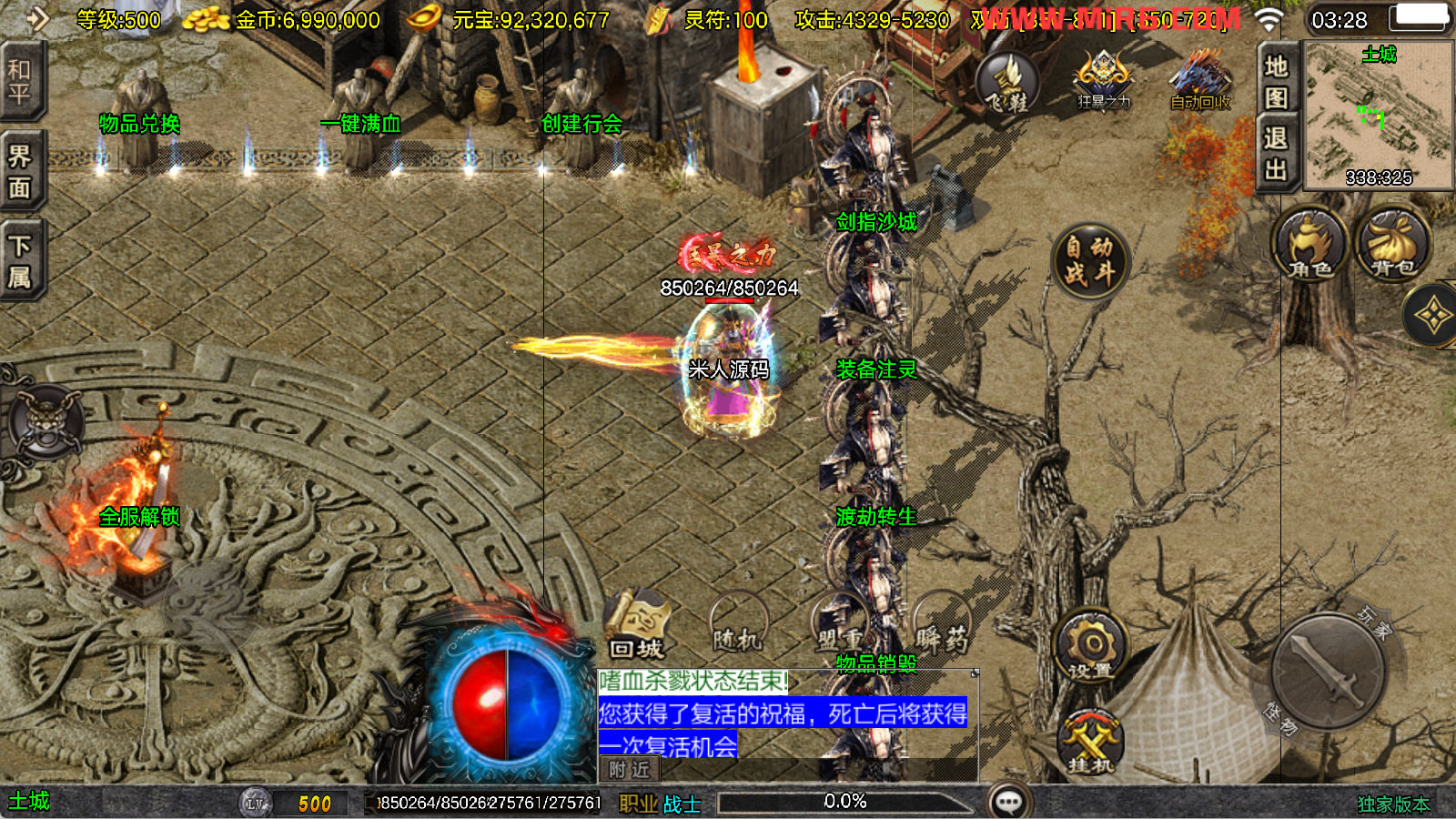Open the 下属 subordinates panel

click(x=20, y=261)
